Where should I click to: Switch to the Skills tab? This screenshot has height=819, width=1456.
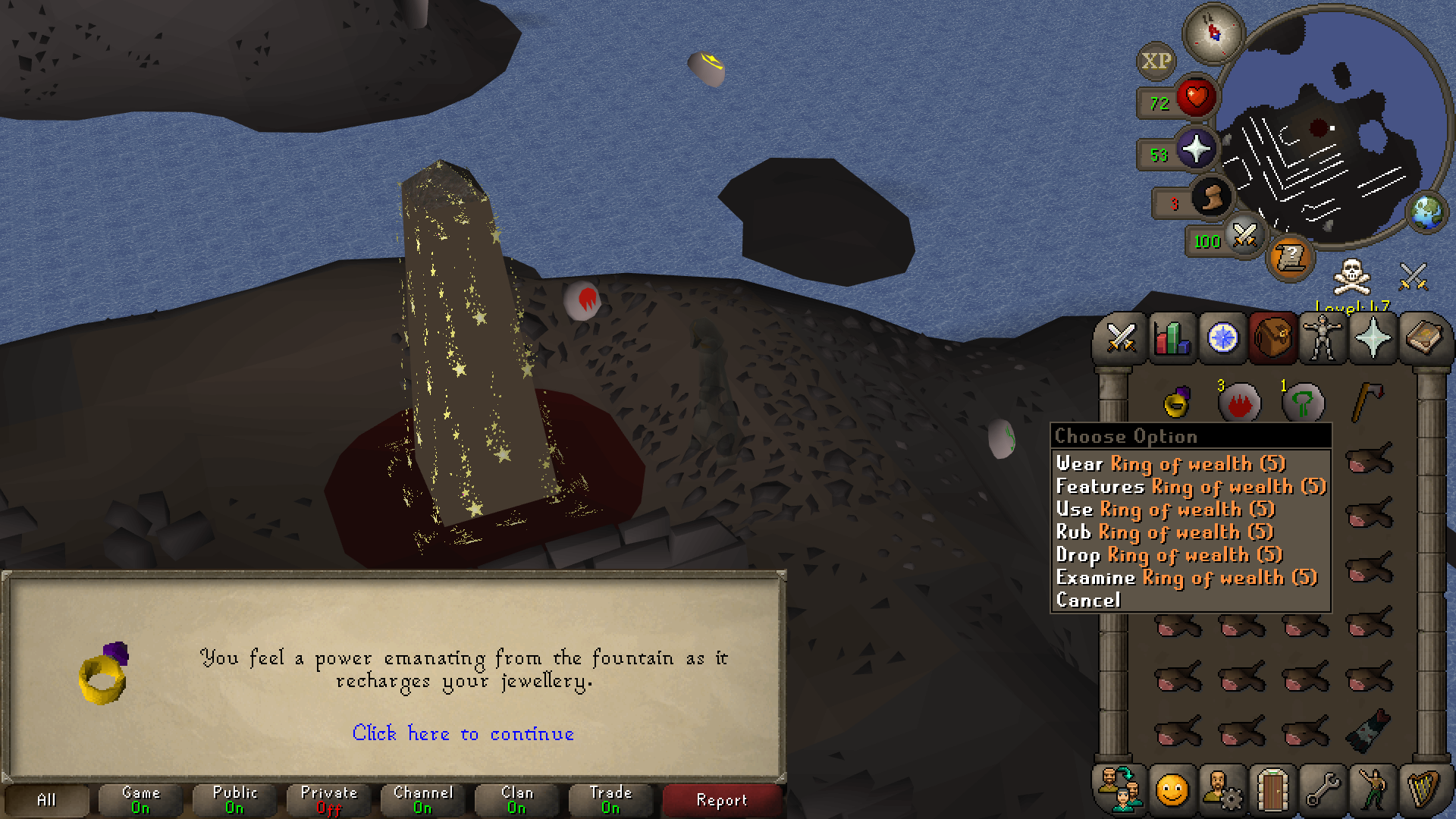click(x=1172, y=338)
